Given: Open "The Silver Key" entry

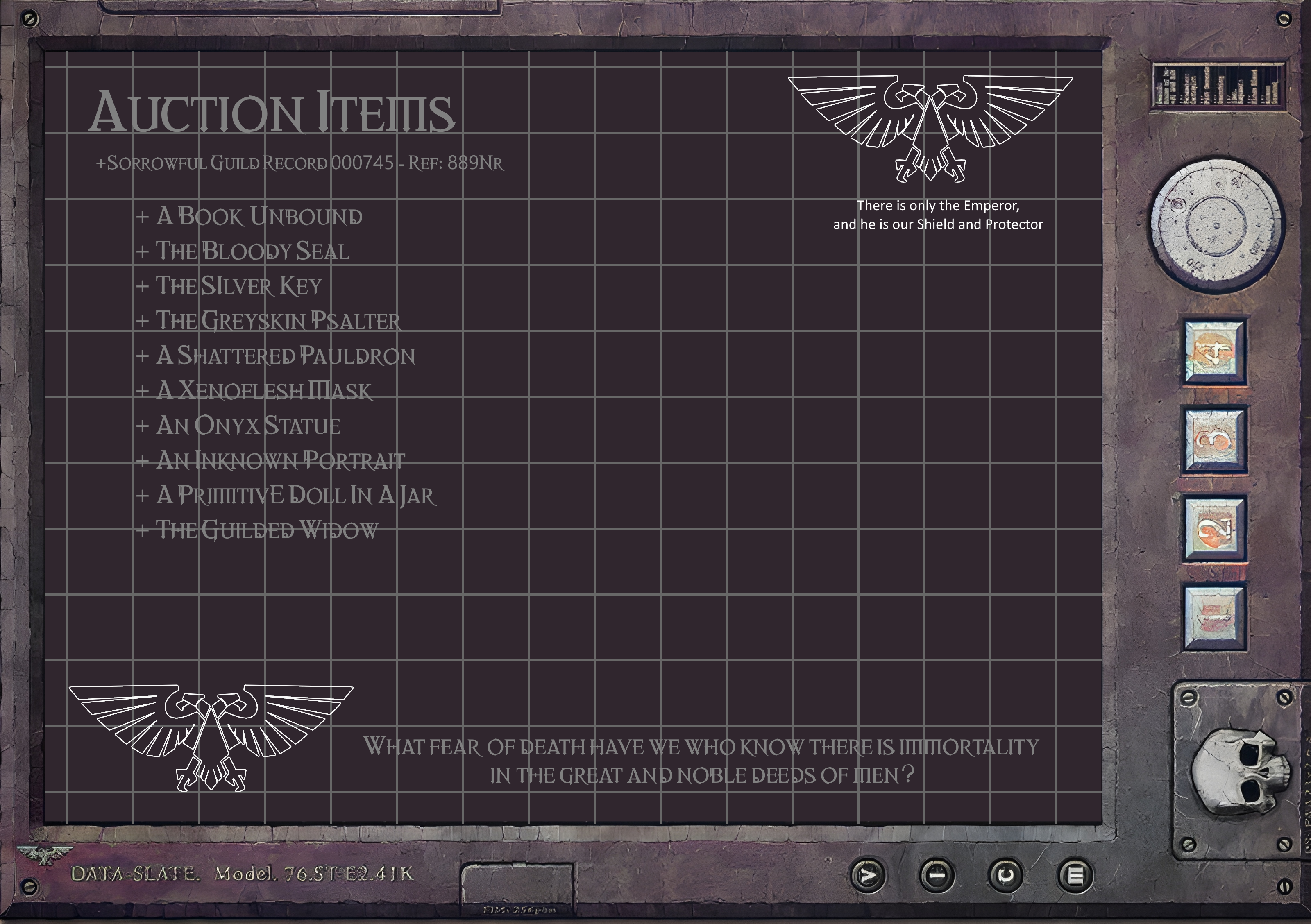Looking at the screenshot, I should 239,286.
